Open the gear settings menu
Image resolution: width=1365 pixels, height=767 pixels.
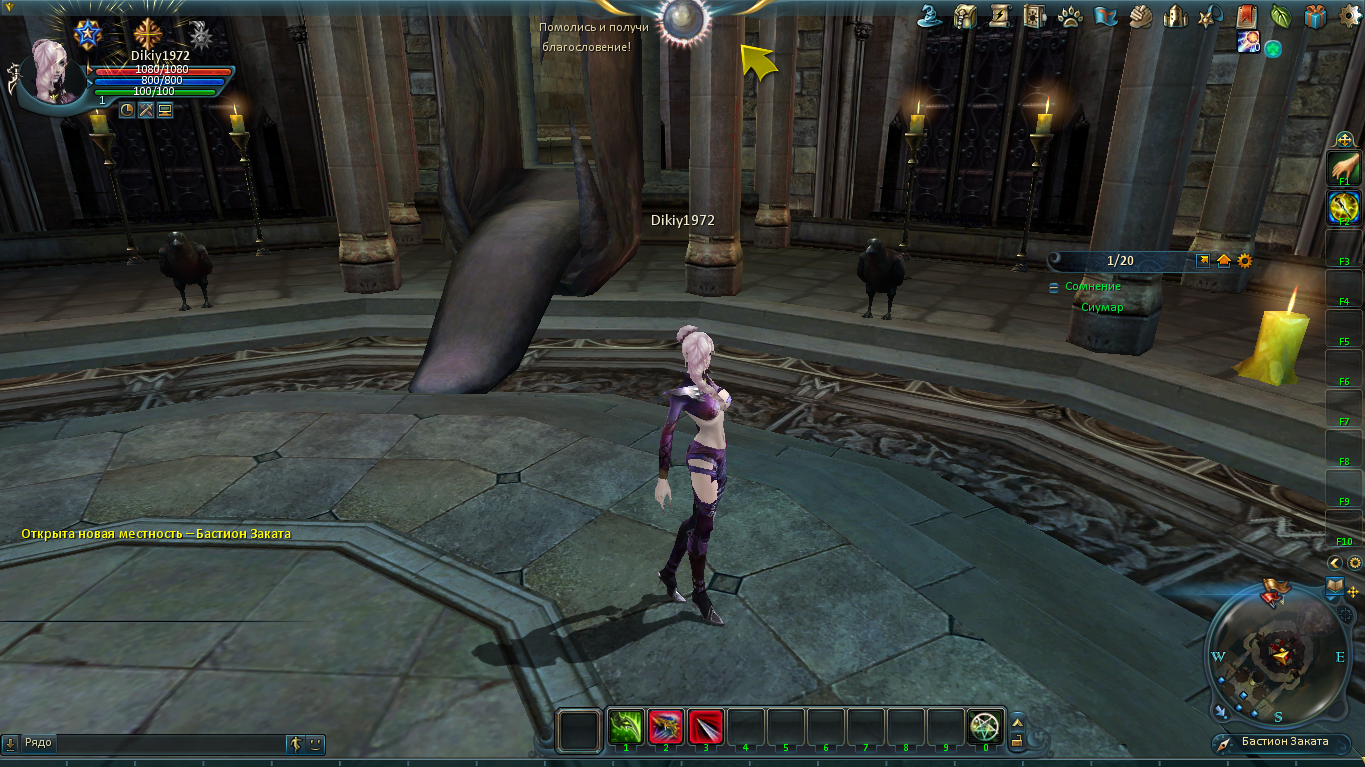[x=1348, y=16]
